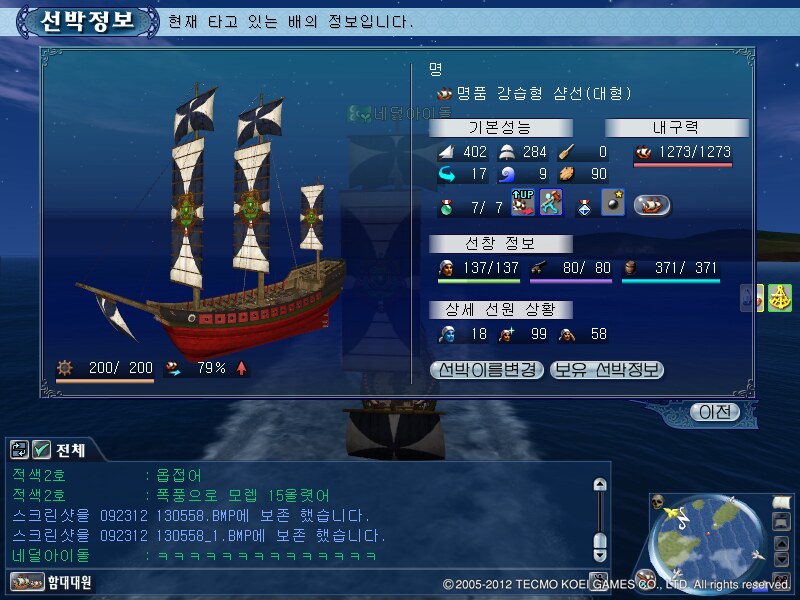Click the 선박이름변경 rename ship button
800x600 pixels.
coord(487,370)
